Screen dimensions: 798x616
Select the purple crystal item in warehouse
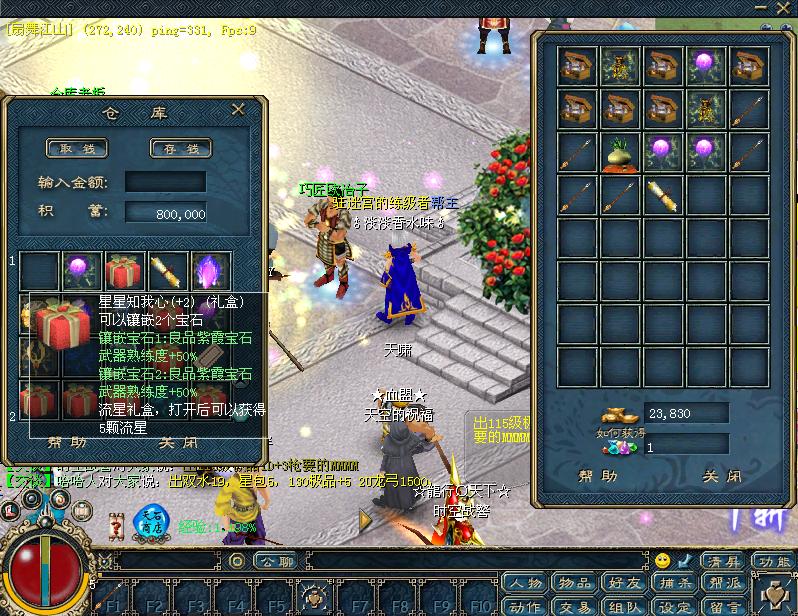tap(211, 270)
